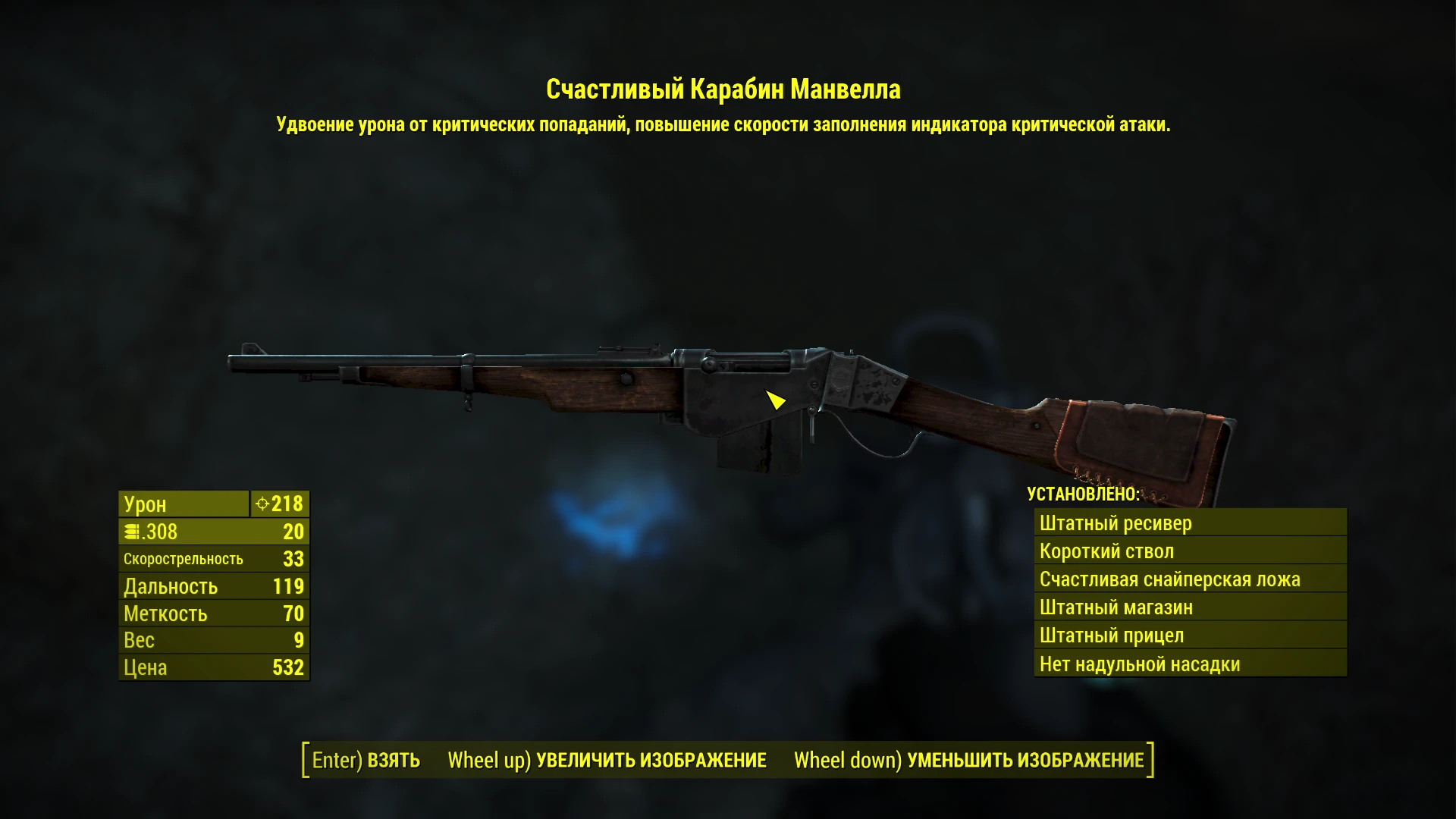Expand the УСТАНОВЛЕНО installed mods list
This screenshot has height=819, width=1456.
(1082, 495)
